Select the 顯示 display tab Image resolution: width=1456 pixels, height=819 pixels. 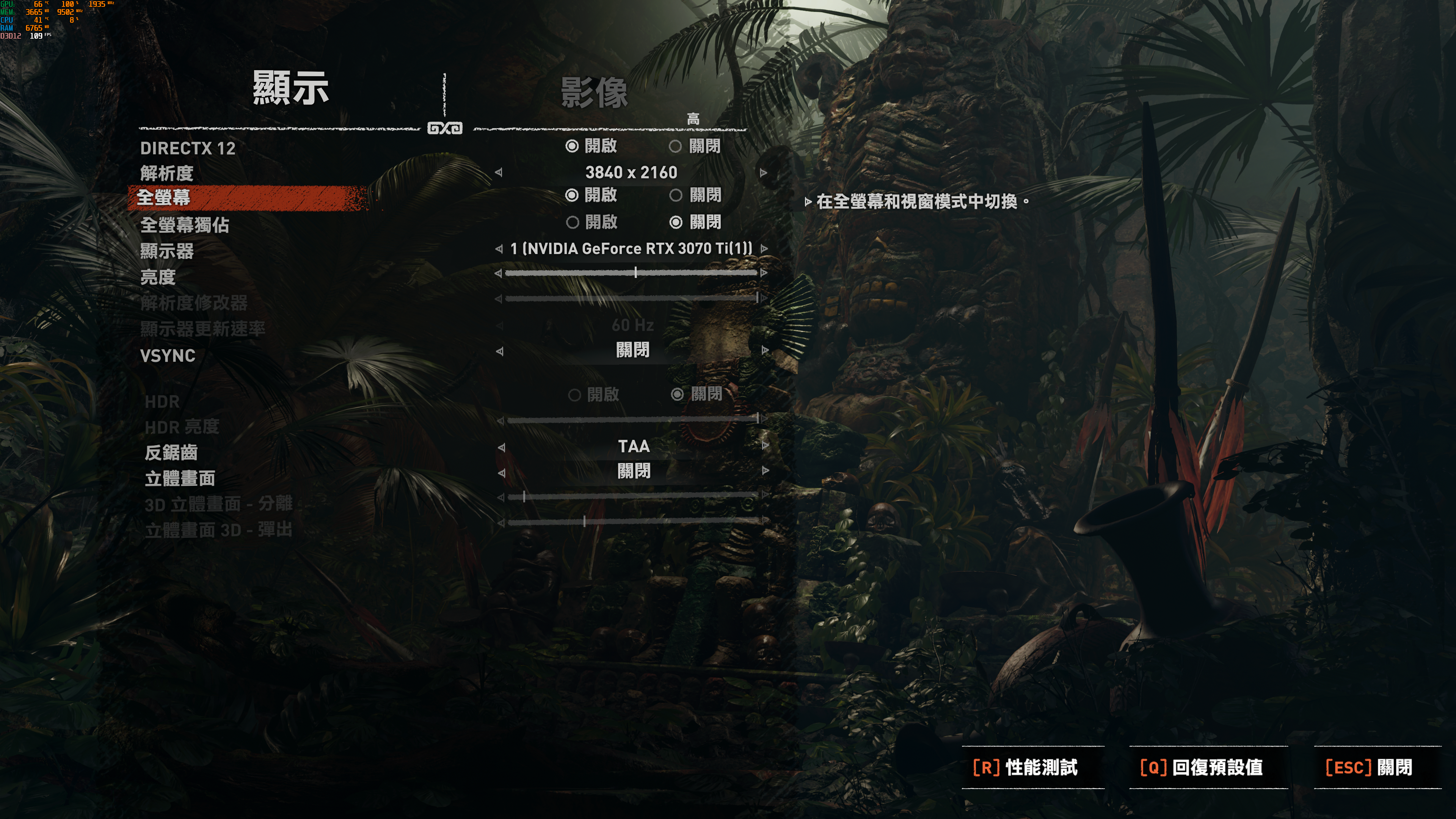point(290,88)
